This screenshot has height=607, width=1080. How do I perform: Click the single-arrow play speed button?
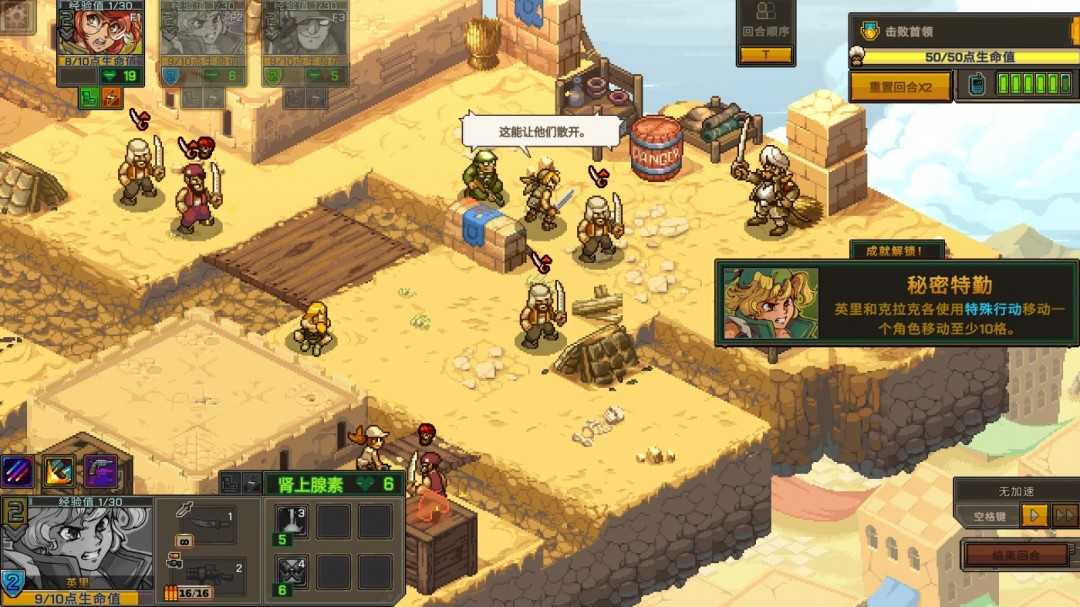point(1036,516)
